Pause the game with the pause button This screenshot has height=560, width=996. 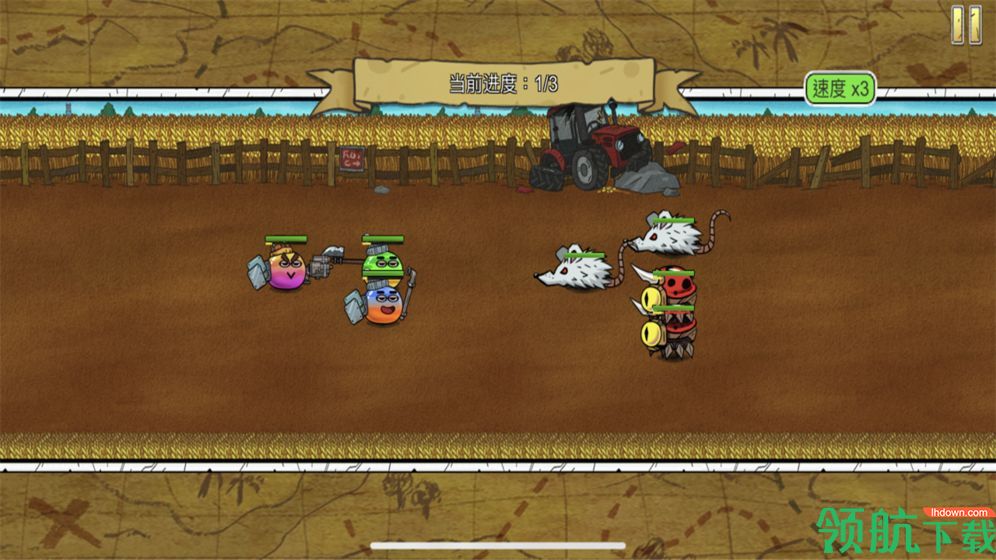[x=966, y=24]
